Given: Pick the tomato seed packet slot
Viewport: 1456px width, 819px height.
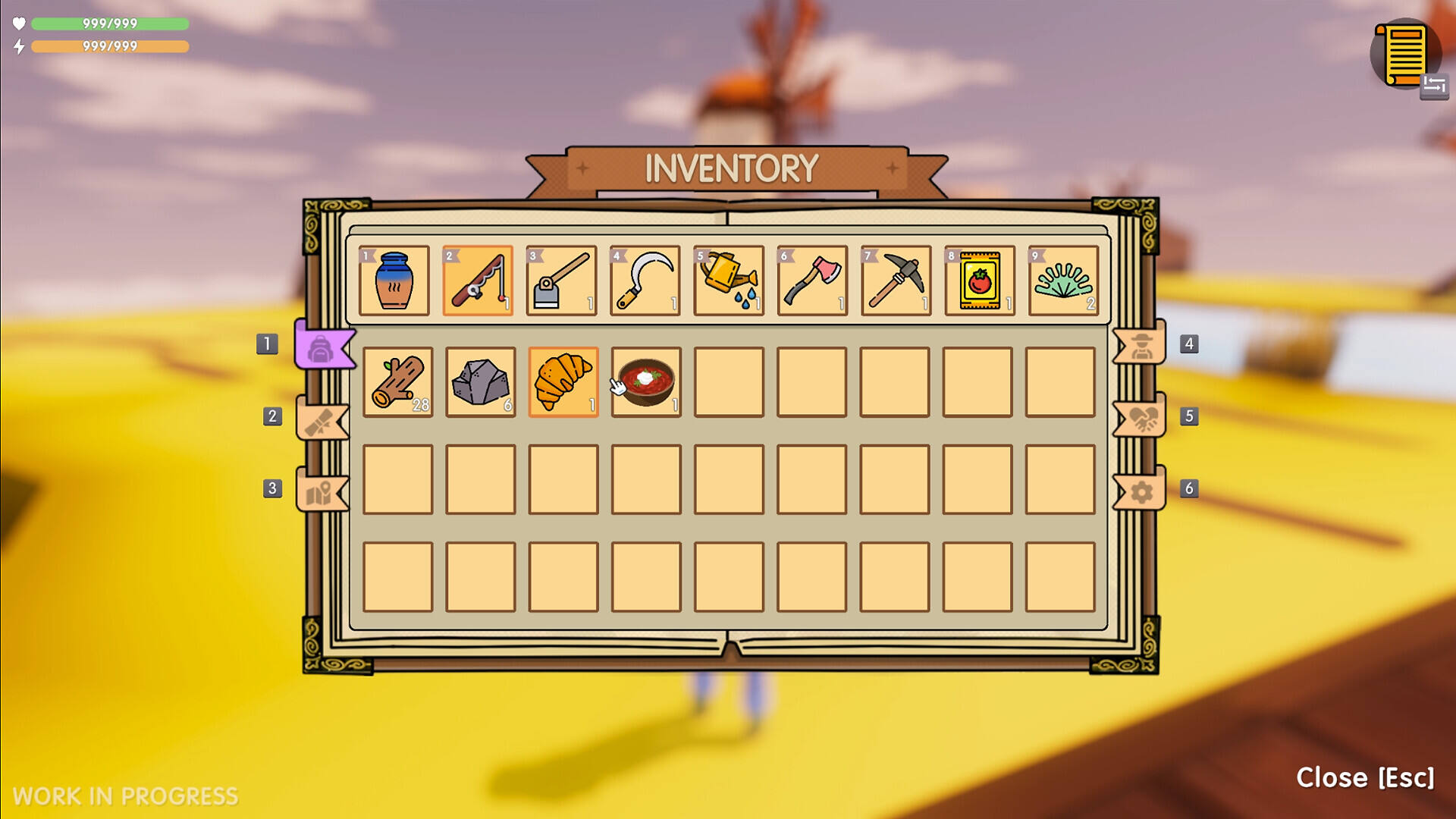Looking at the screenshot, I should coord(979,281).
